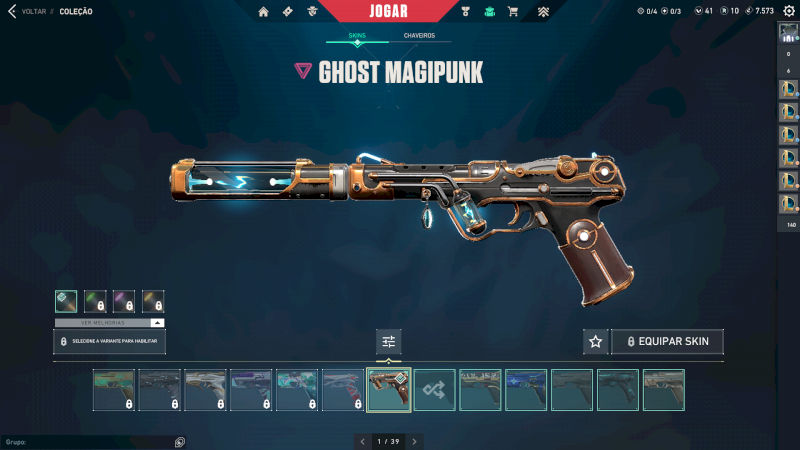The image size is (800, 450).
Task: Mark skin as favorite with star button
Action: [596, 342]
